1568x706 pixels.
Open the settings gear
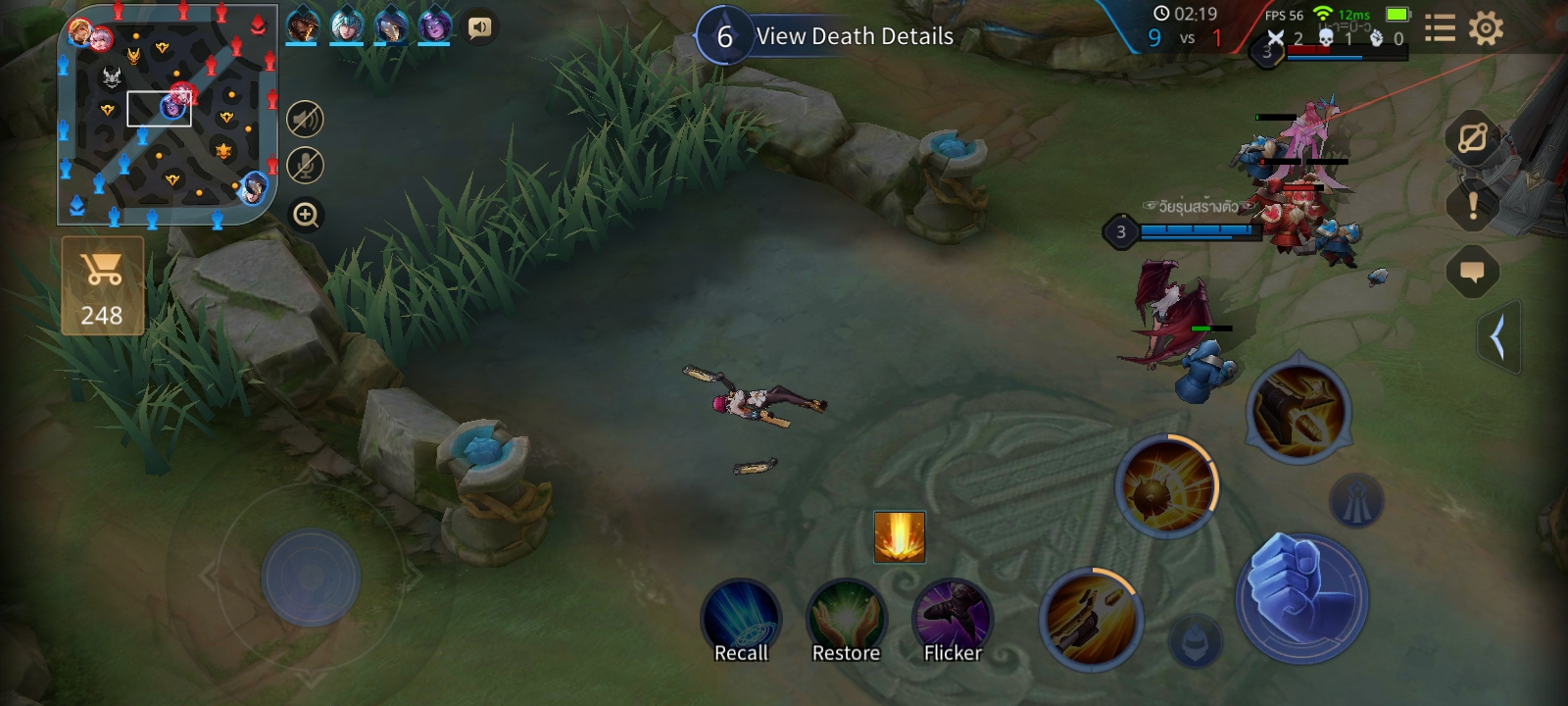point(1486,28)
